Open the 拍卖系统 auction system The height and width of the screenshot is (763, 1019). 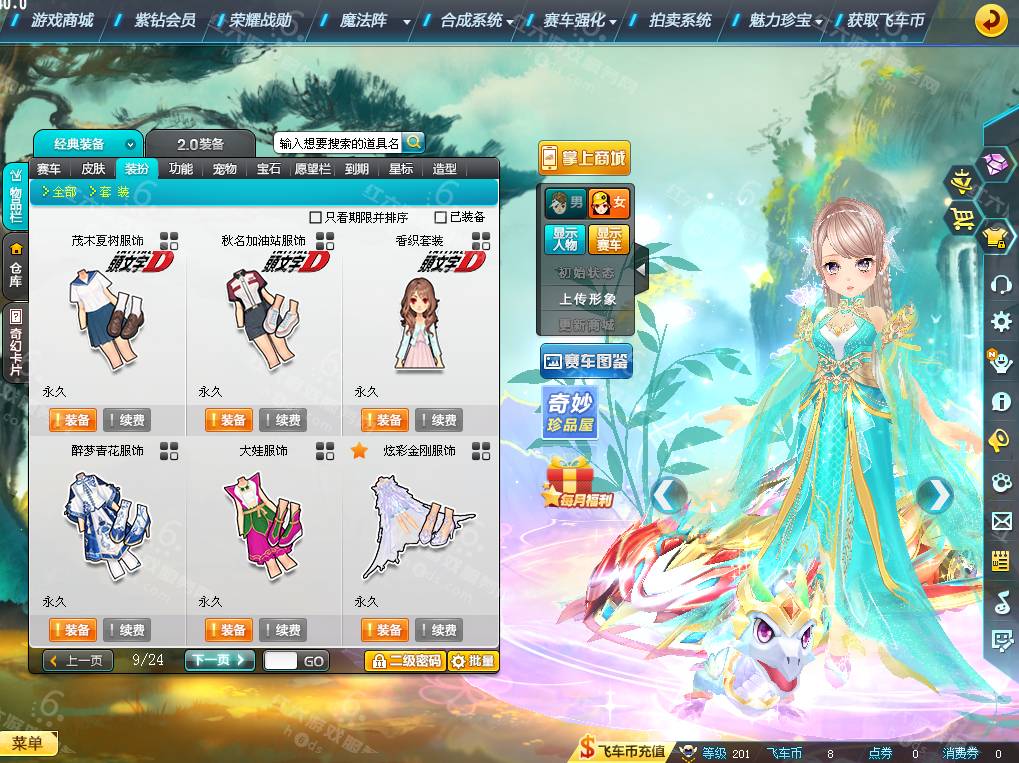(x=680, y=20)
